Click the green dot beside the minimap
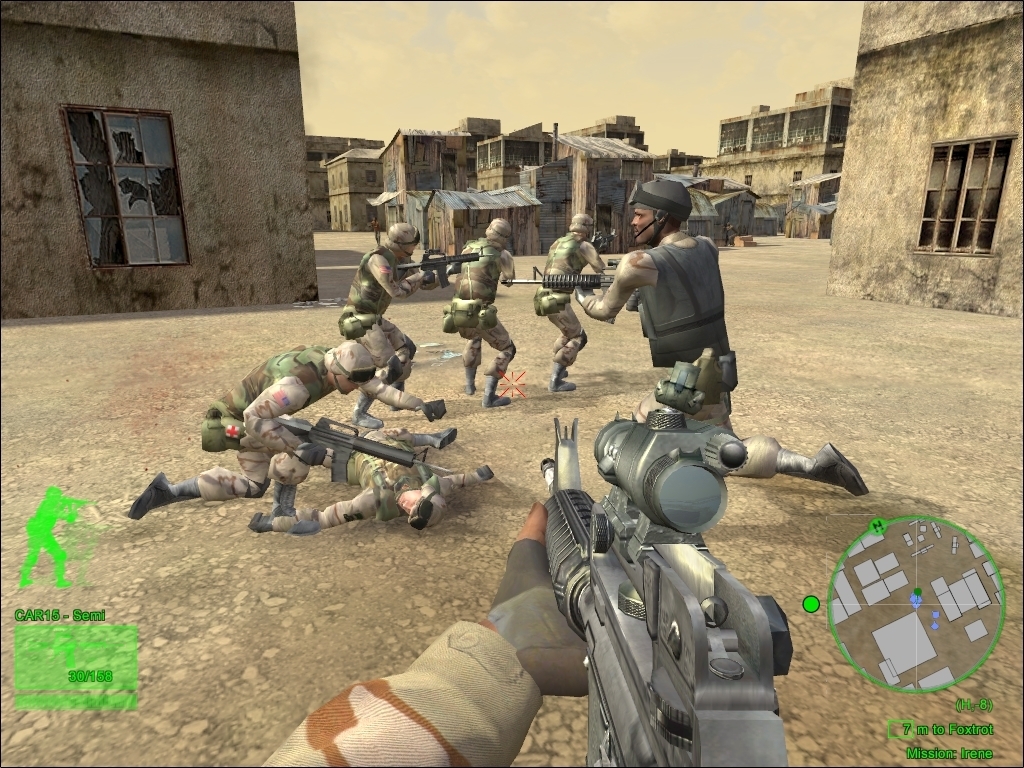Image resolution: width=1024 pixels, height=768 pixels. (811, 603)
